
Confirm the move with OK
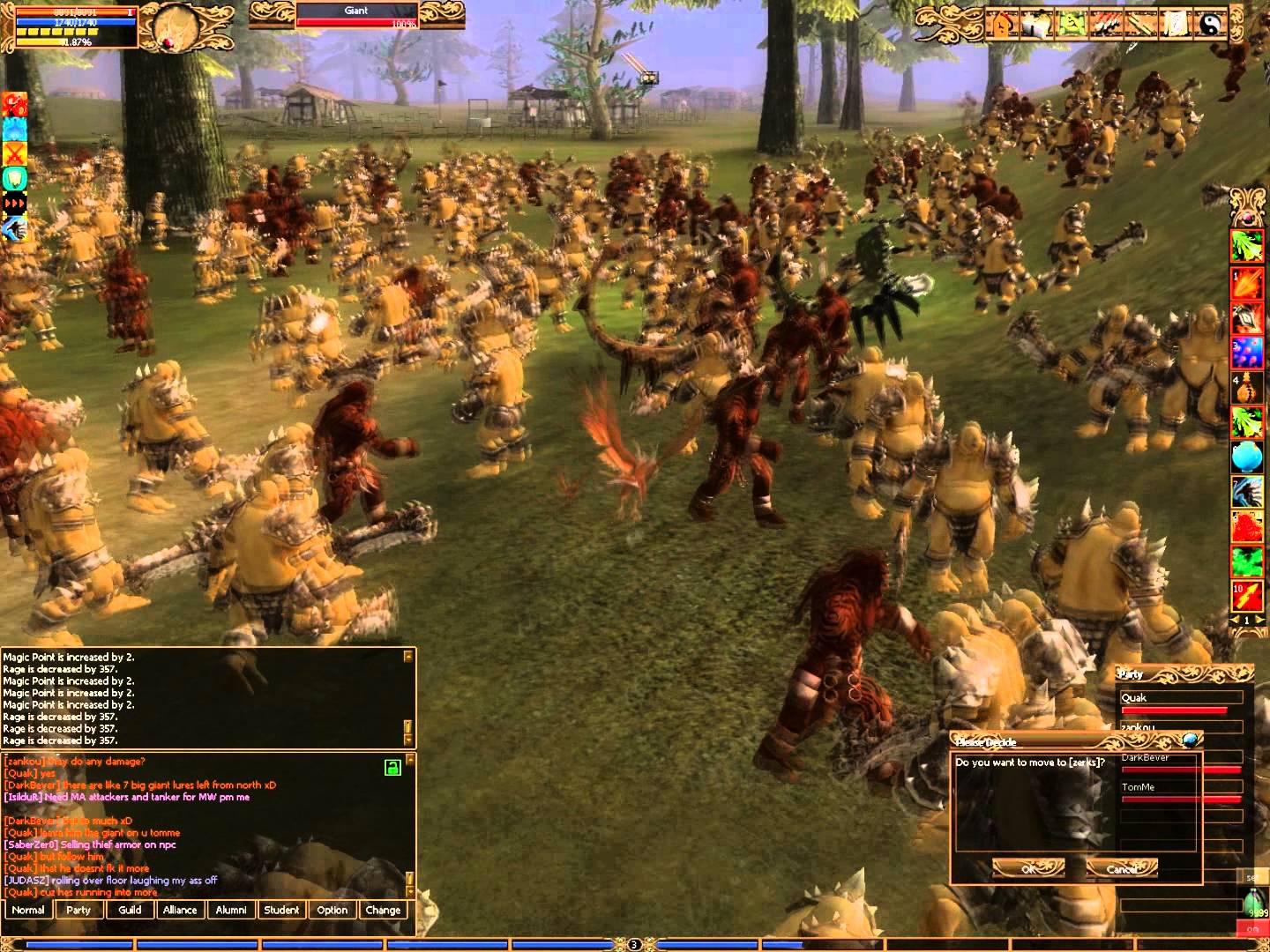point(1027,868)
